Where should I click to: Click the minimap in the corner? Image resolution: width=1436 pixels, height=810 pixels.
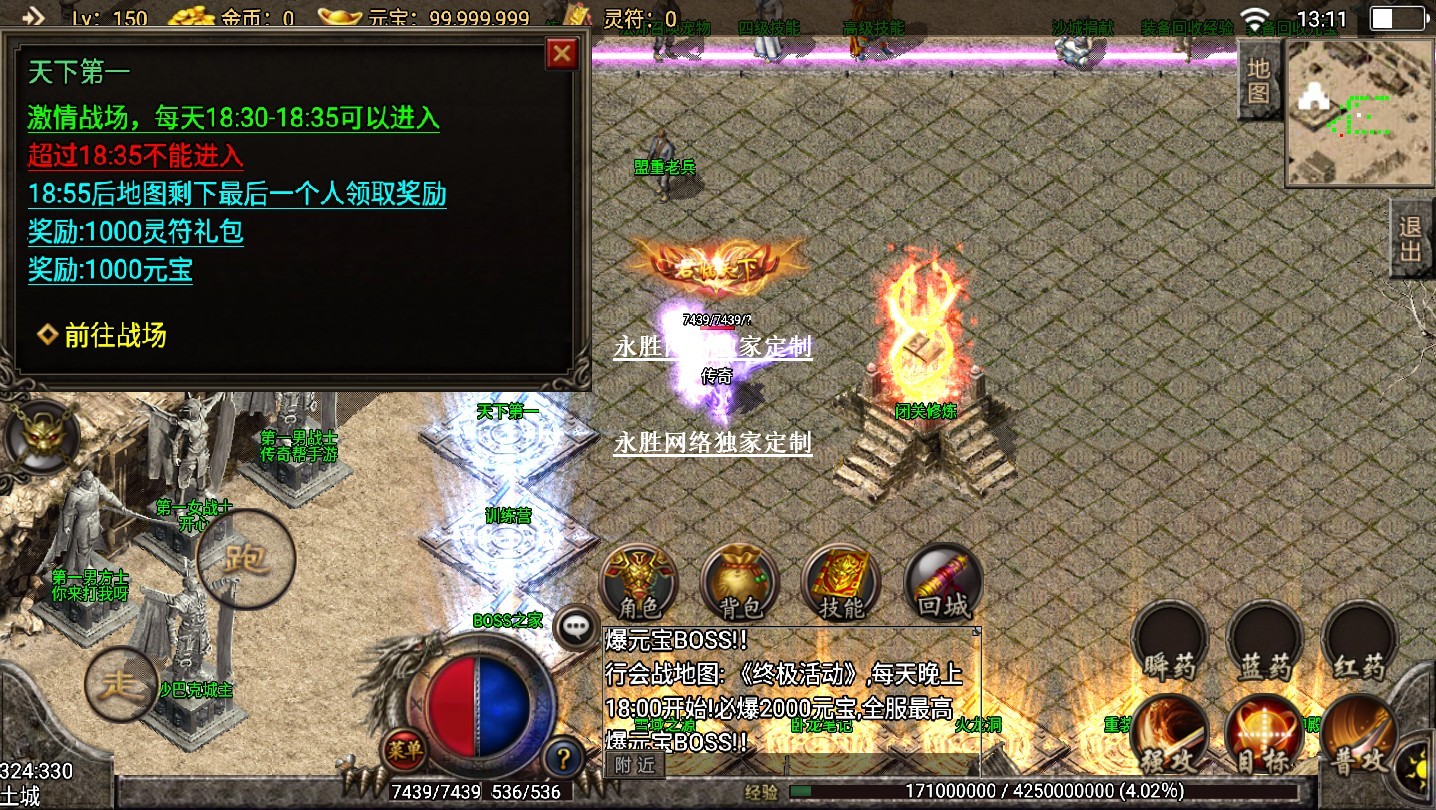[x=1358, y=114]
